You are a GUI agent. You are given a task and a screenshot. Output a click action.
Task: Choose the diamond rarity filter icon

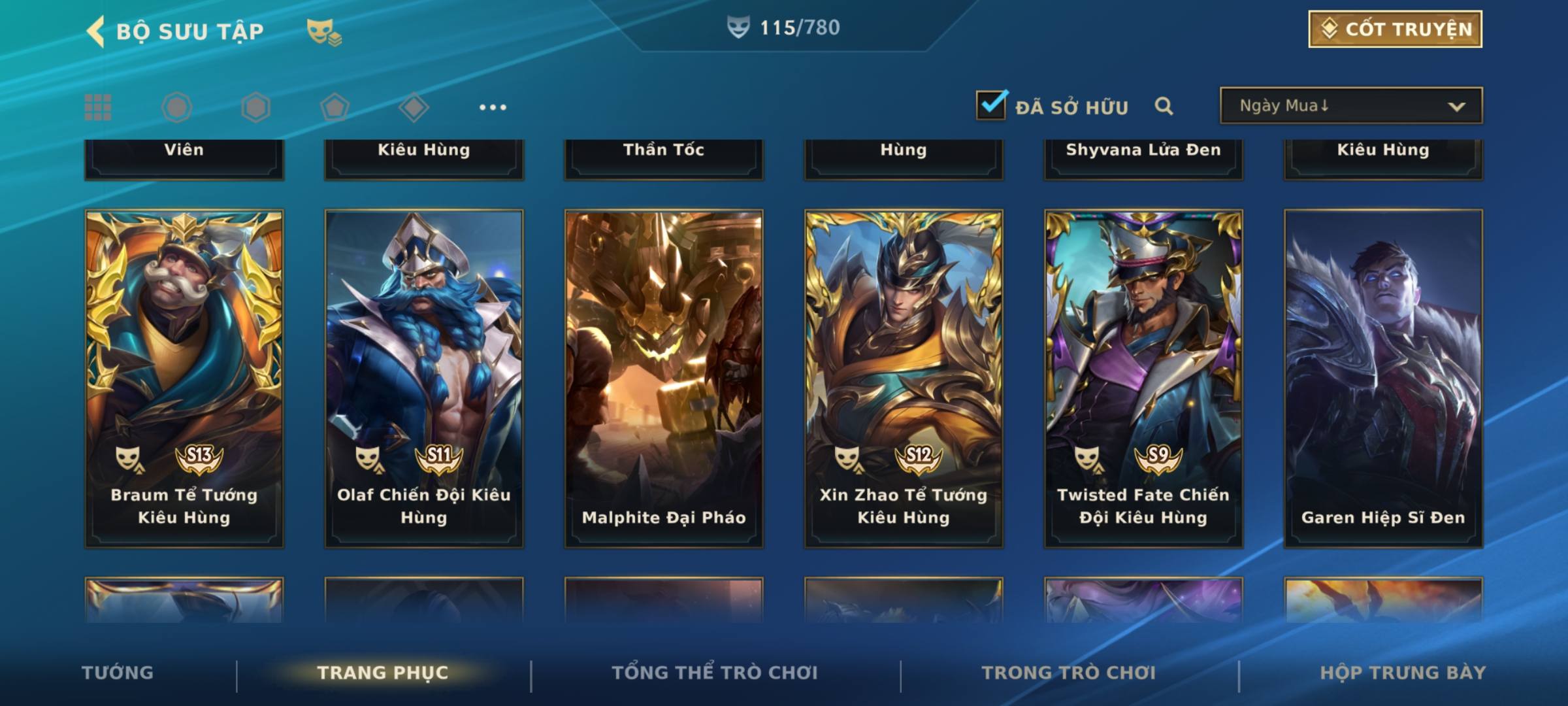point(414,107)
